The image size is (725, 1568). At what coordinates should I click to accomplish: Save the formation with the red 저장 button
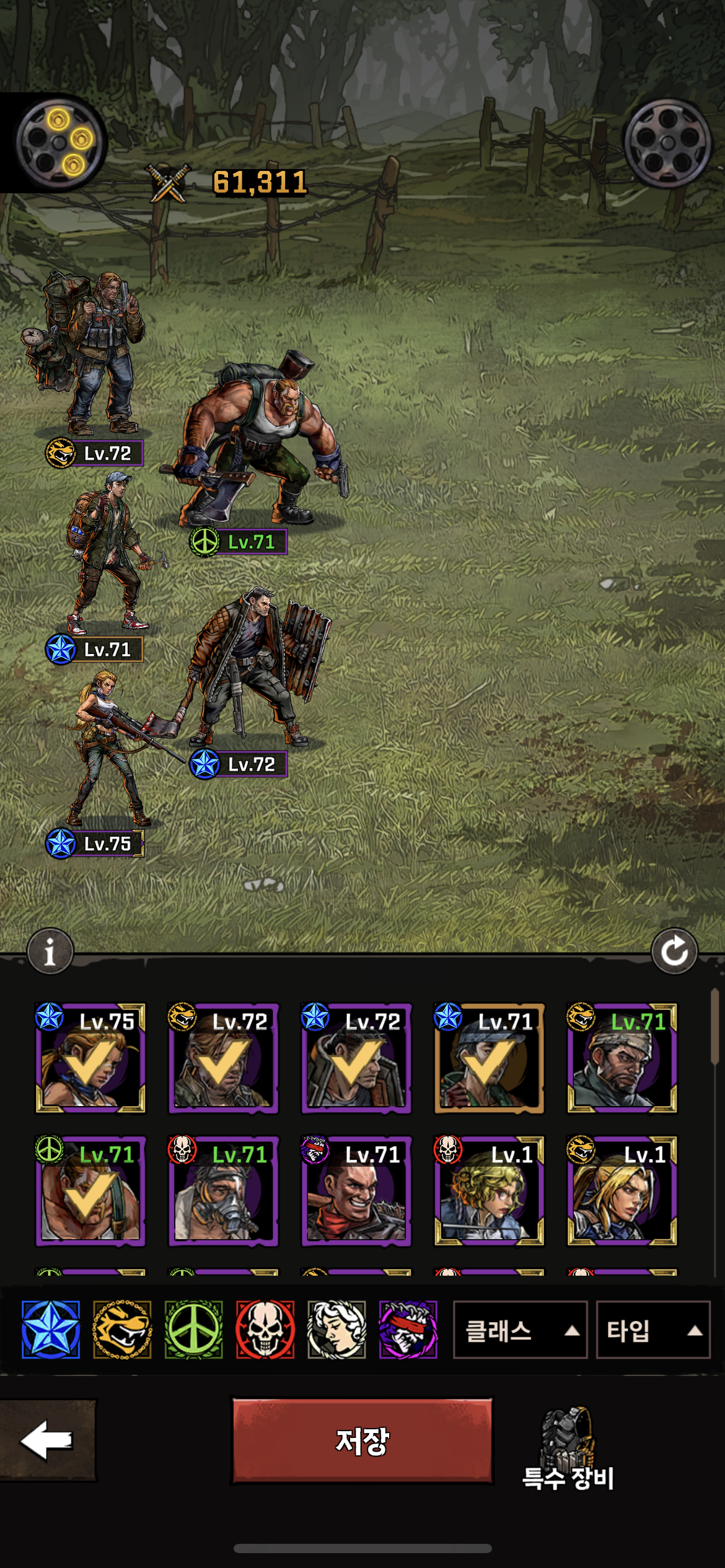tap(362, 1440)
